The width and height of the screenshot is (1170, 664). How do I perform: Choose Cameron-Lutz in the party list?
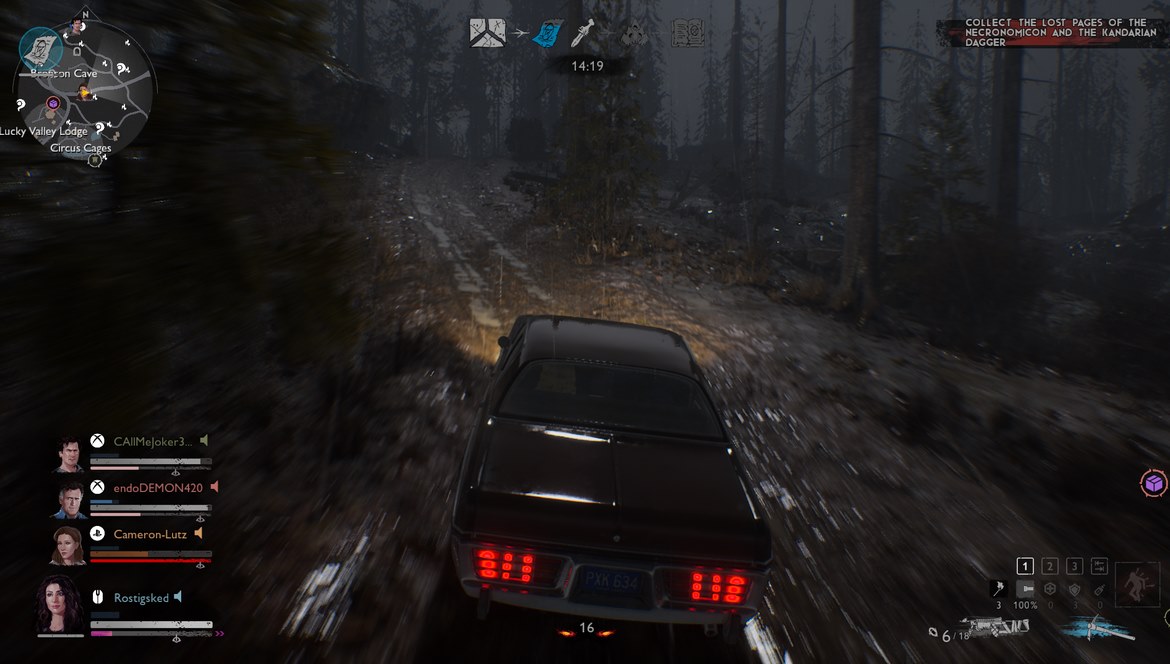(150, 534)
